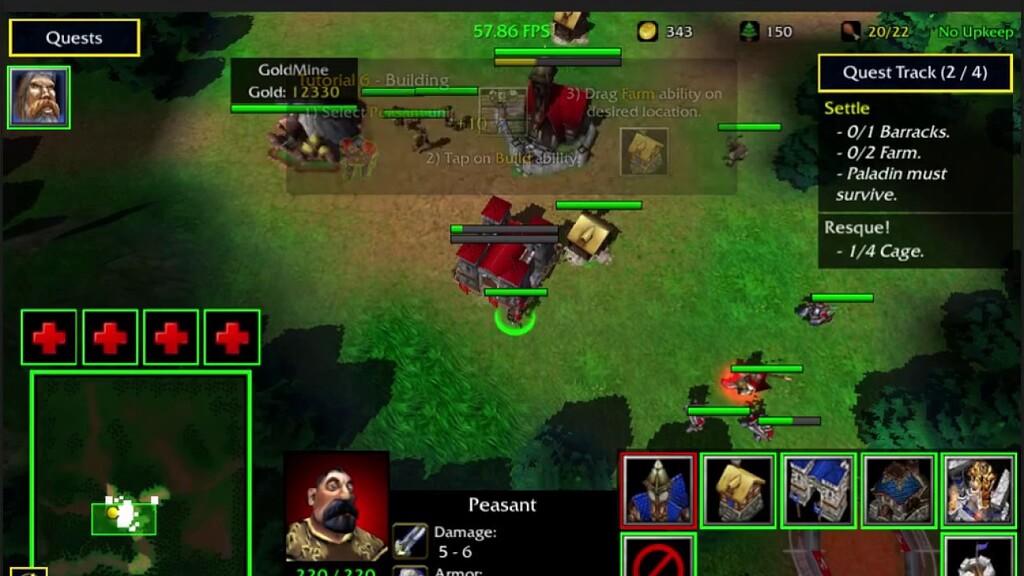Cancel building with the red circle icon
This screenshot has height=576, width=1024.
point(658,556)
